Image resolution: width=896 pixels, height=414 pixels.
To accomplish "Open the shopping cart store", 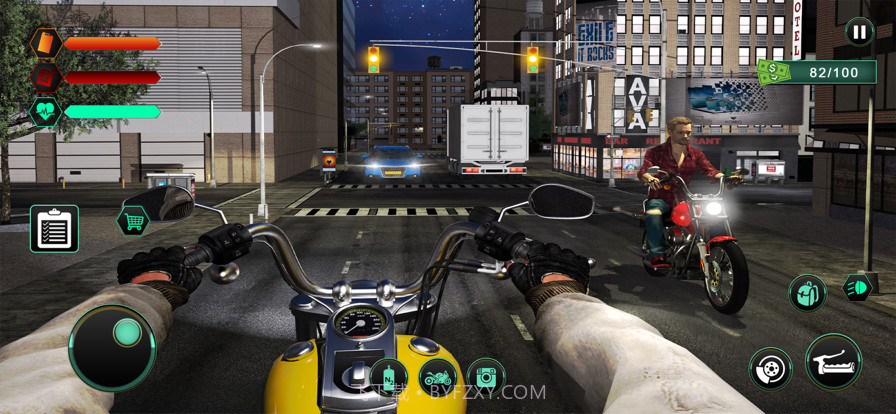I will coord(133,219).
